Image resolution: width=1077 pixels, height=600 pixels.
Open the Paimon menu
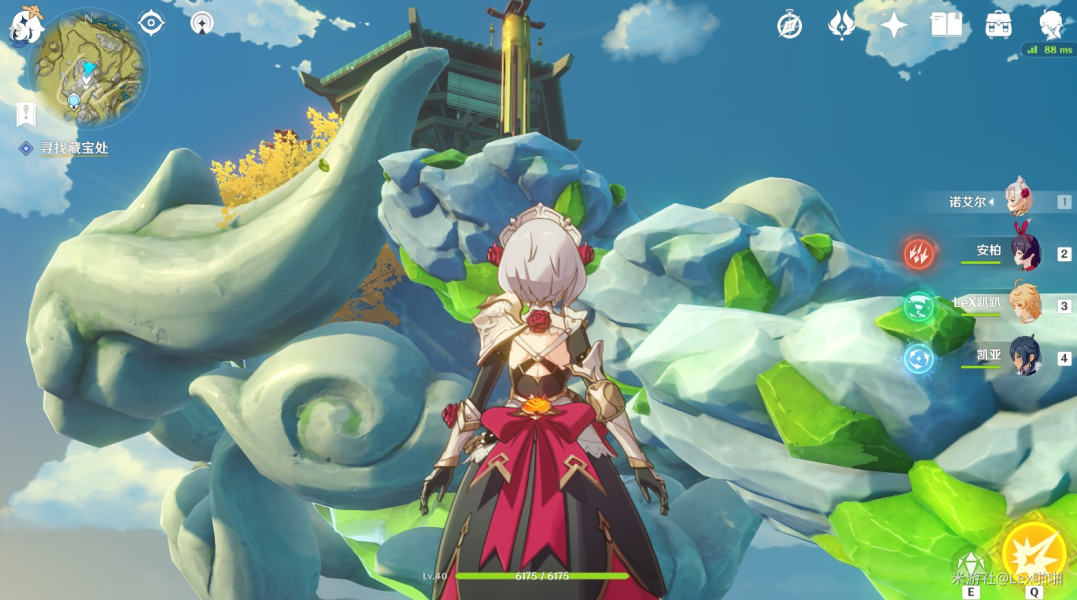click(24, 24)
